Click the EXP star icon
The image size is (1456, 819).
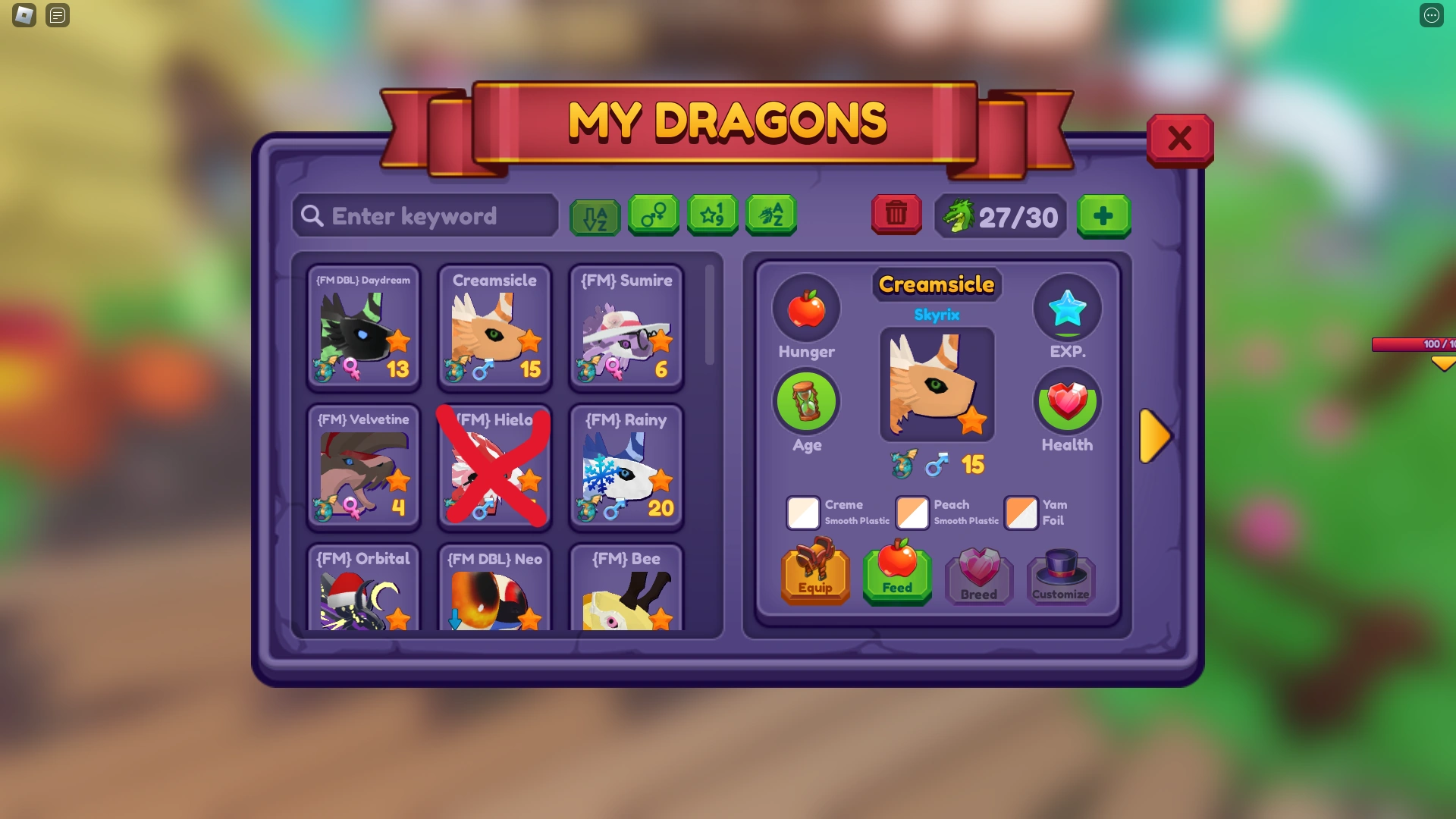point(1068,308)
